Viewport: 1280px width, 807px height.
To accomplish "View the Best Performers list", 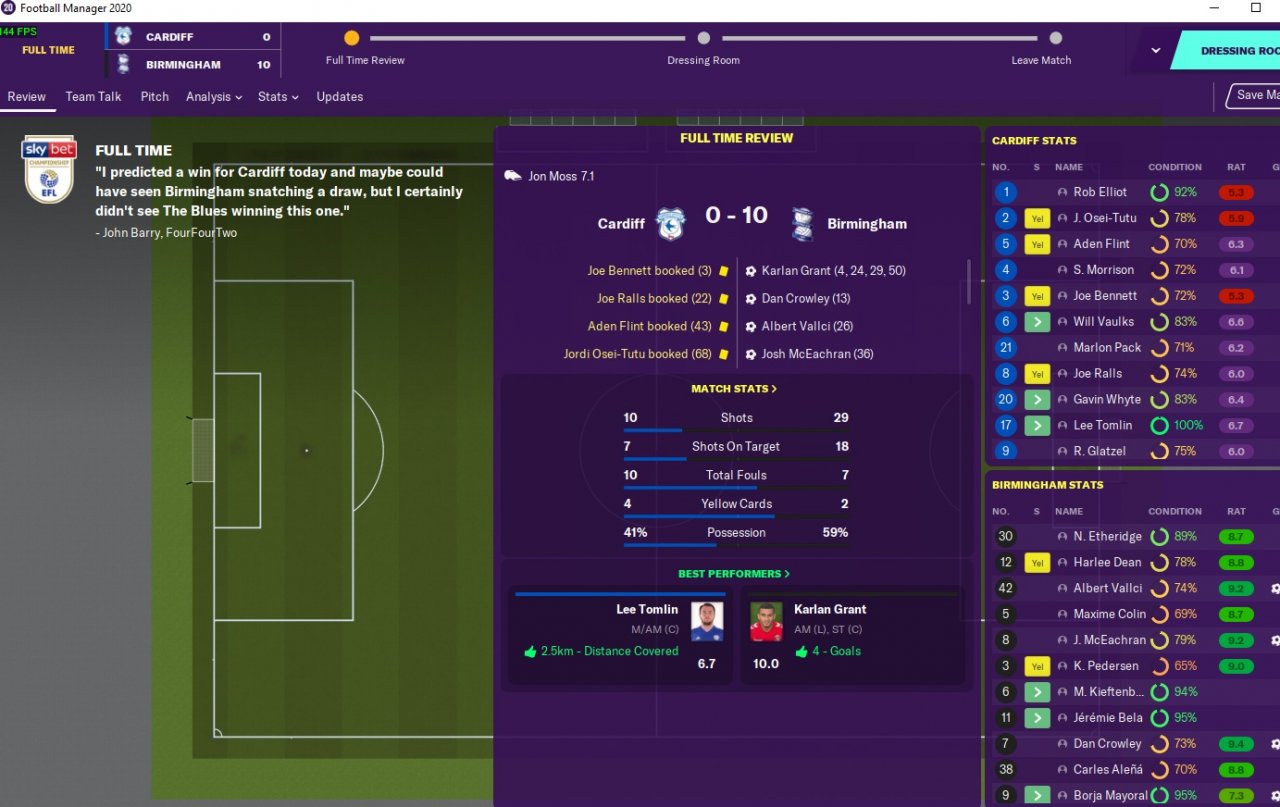I will click(x=734, y=574).
